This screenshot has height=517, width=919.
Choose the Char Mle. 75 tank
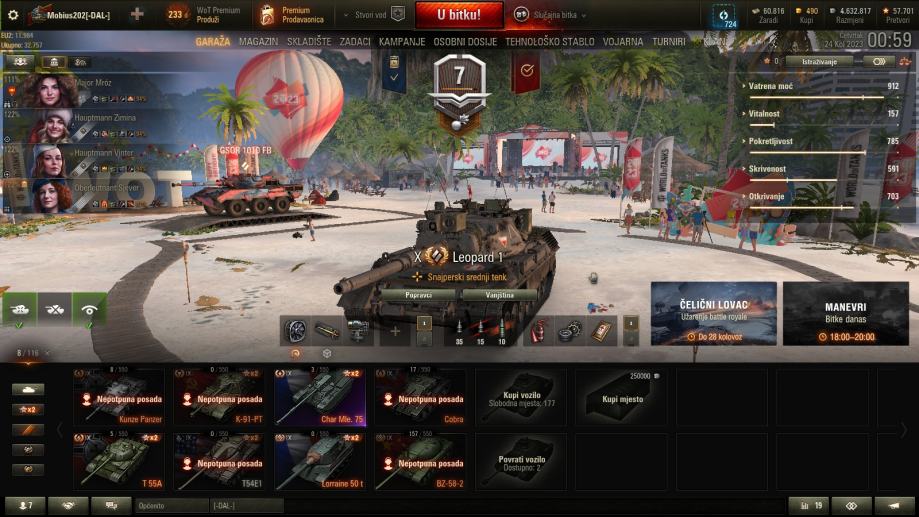click(322, 397)
